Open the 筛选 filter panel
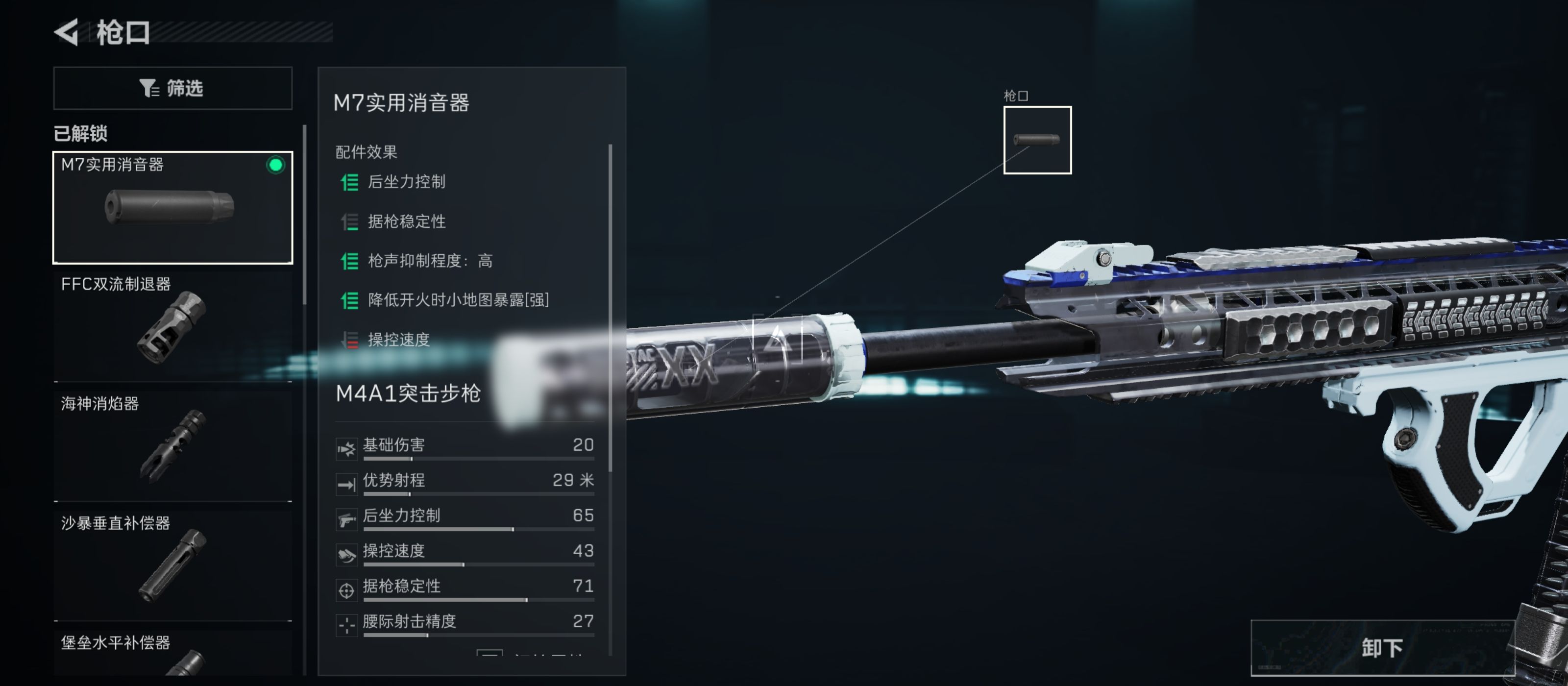This screenshot has width=1568, height=686. 173,88
